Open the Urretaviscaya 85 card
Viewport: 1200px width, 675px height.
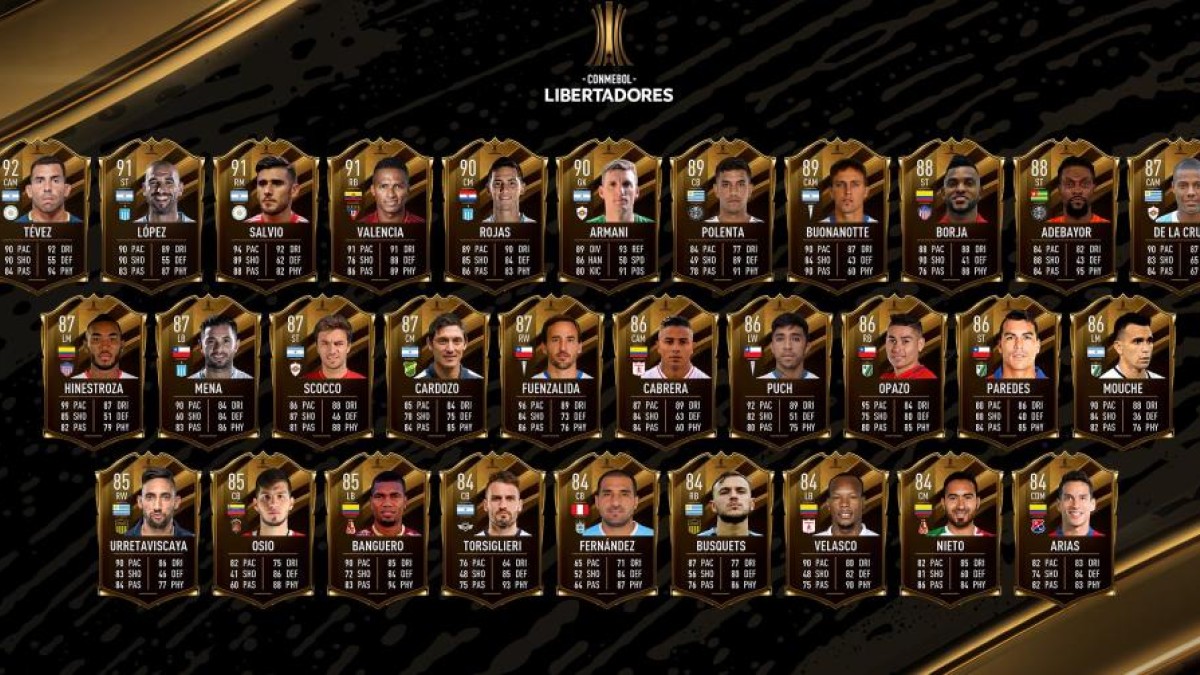pyautogui.click(x=148, y=528)
